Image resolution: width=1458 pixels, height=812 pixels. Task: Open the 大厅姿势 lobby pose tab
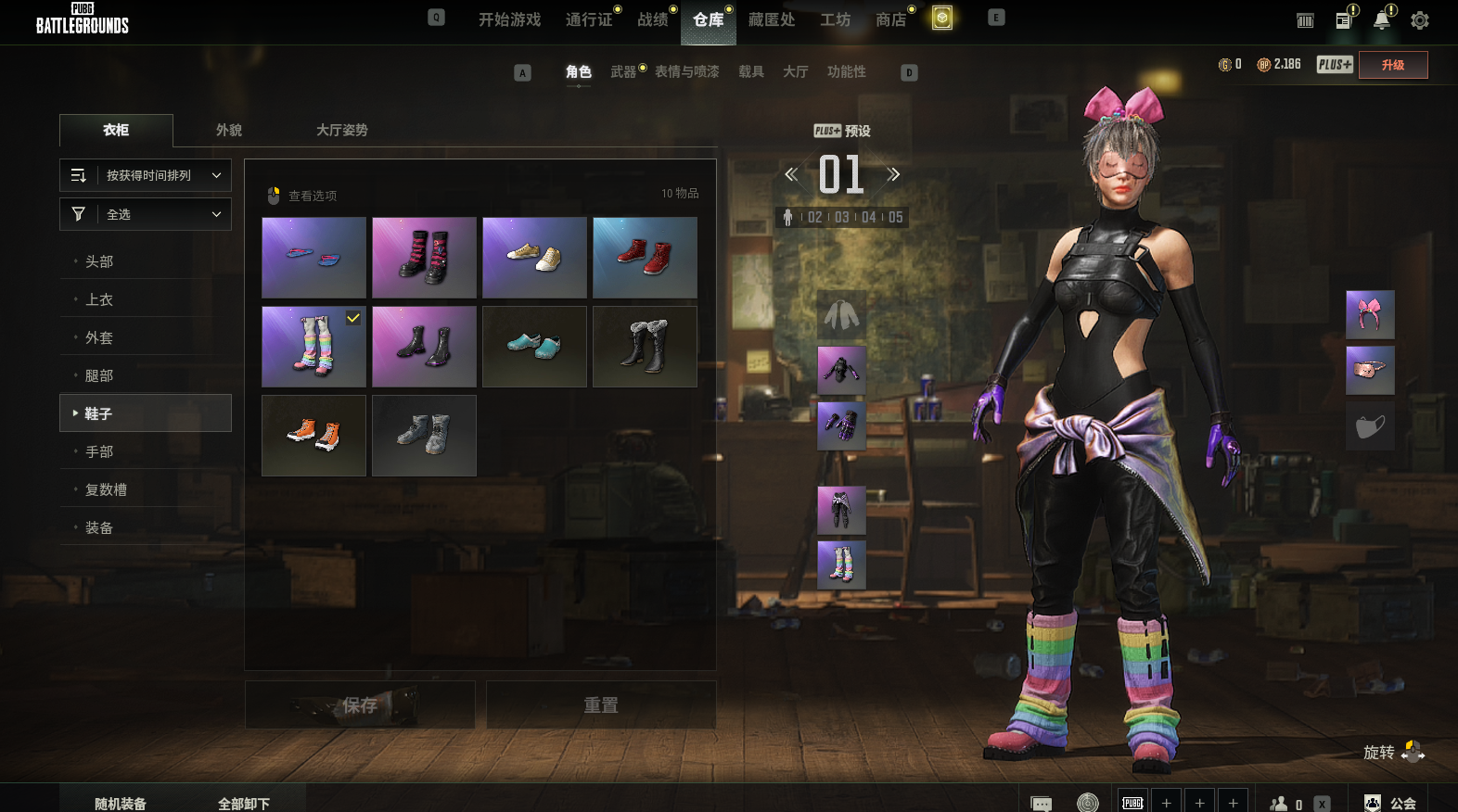pos(341,130)
